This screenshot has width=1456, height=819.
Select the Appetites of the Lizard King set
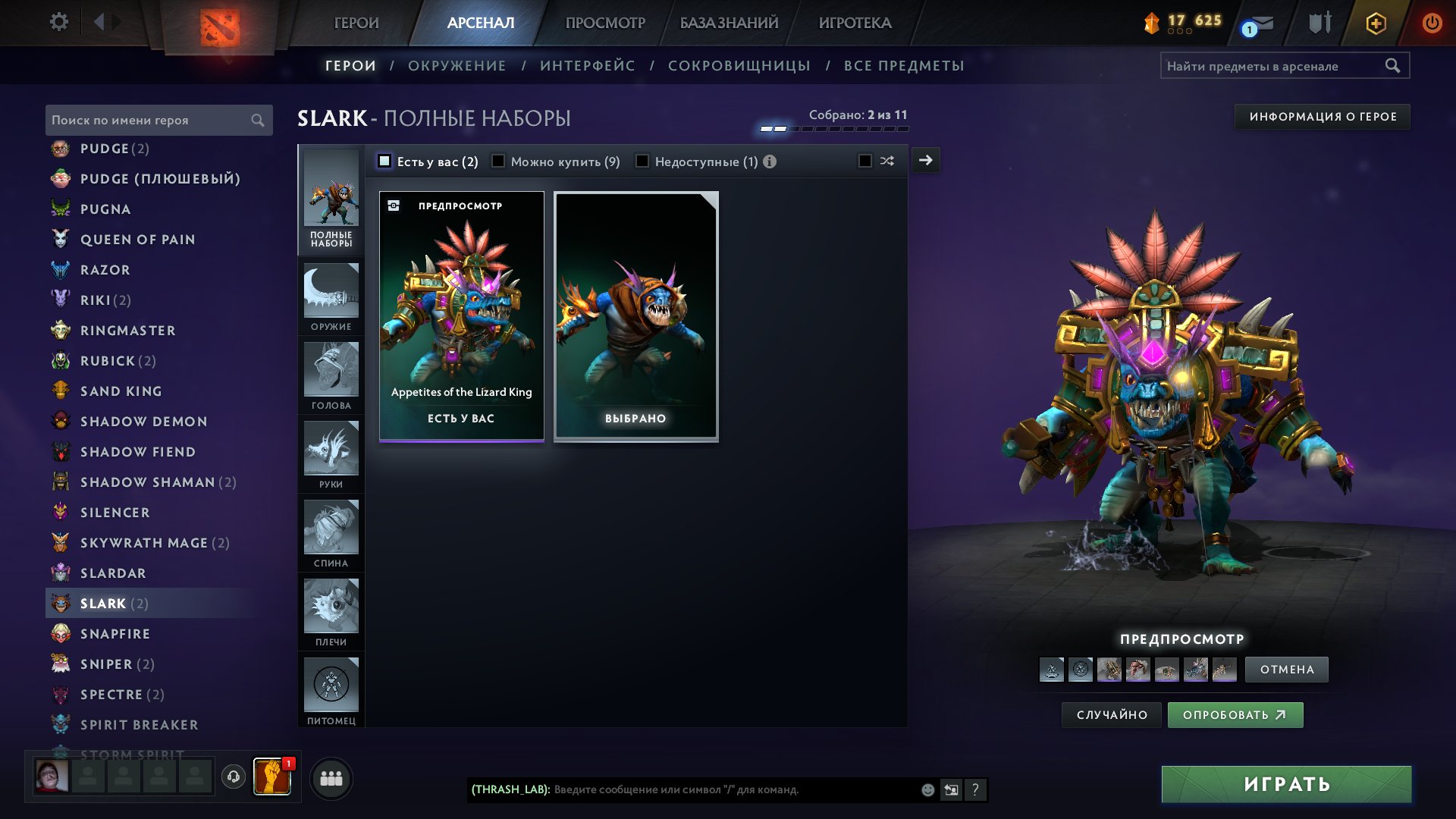click(461, 315)
